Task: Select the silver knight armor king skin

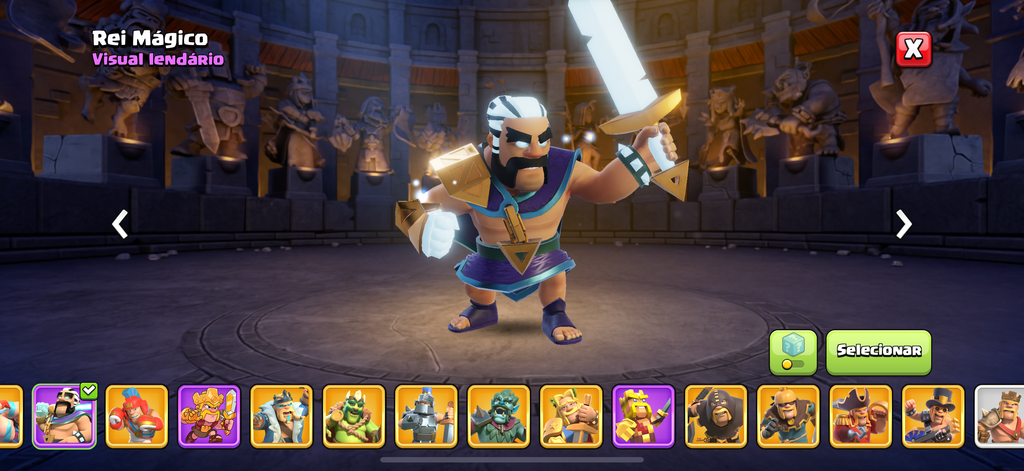Action: click(426, 415)
